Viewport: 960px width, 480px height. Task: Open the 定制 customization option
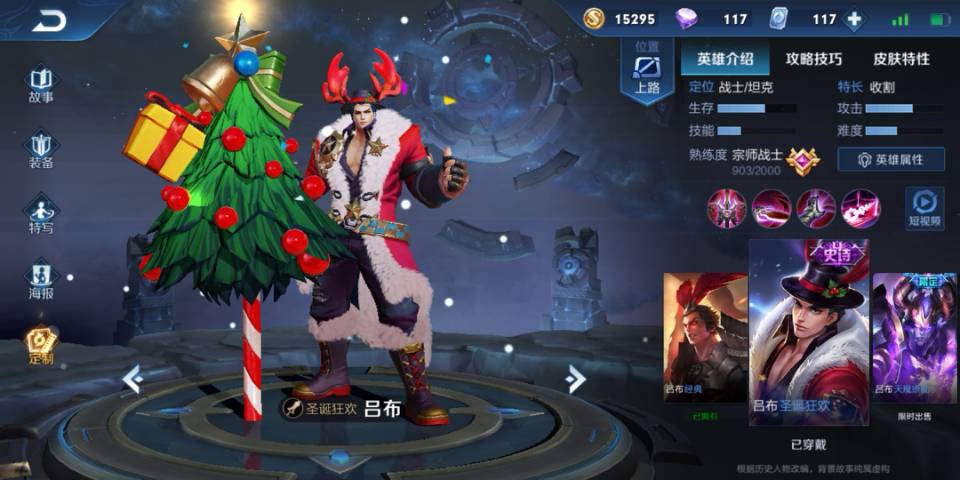pos(41,345)
